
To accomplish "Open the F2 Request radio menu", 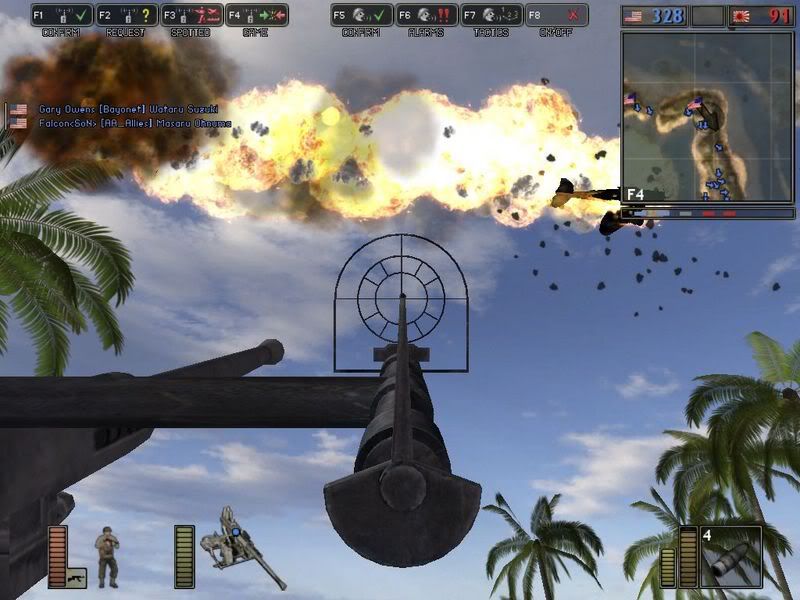I will click(126, 16).
